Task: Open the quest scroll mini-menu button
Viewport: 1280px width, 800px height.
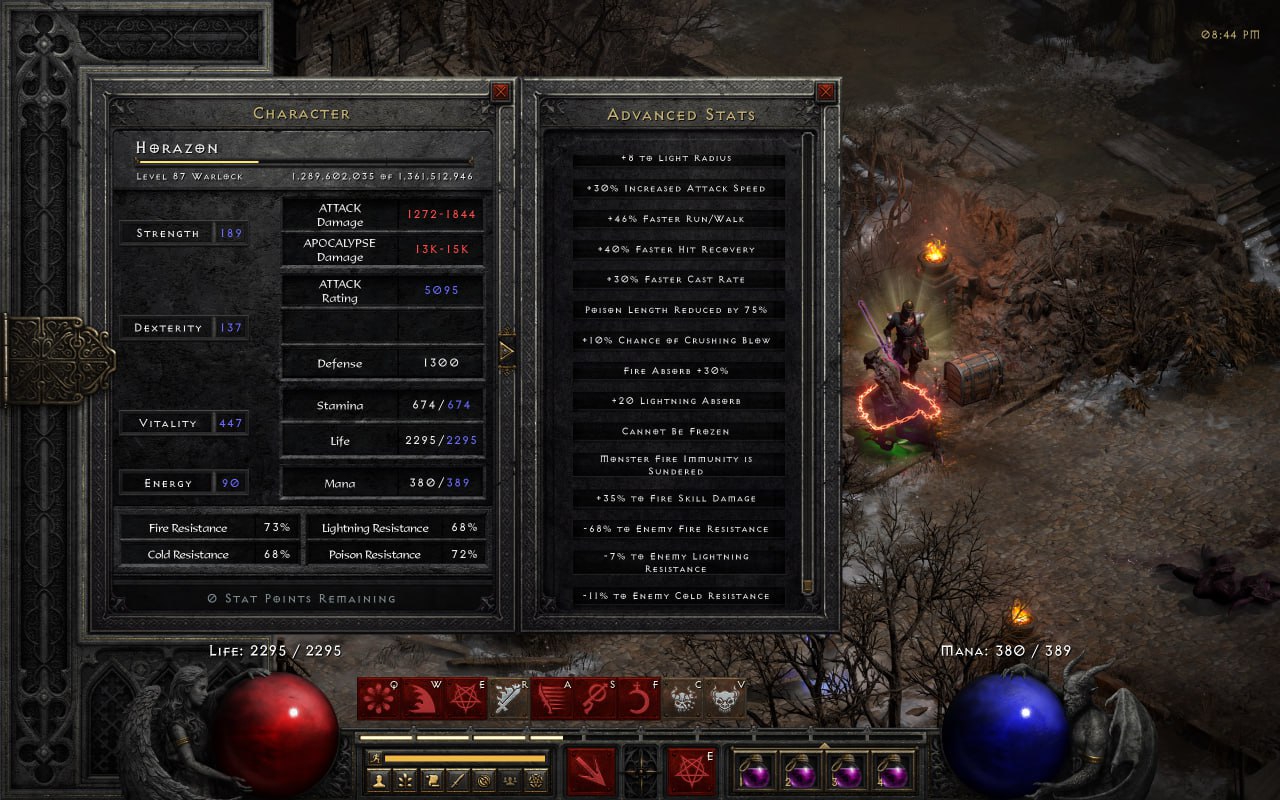Action: (431, 779)
